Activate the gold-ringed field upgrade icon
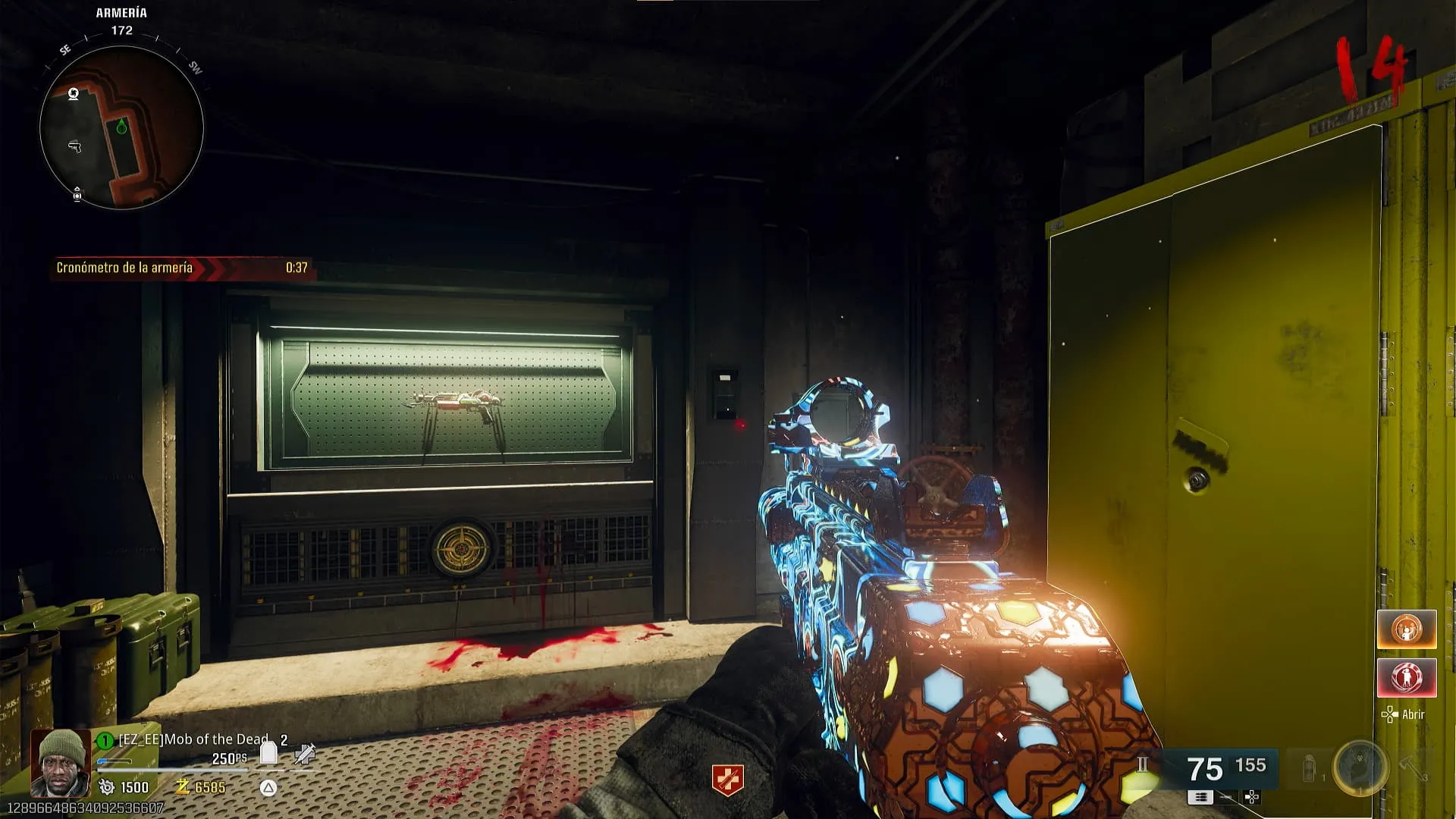 (1360, 768)
